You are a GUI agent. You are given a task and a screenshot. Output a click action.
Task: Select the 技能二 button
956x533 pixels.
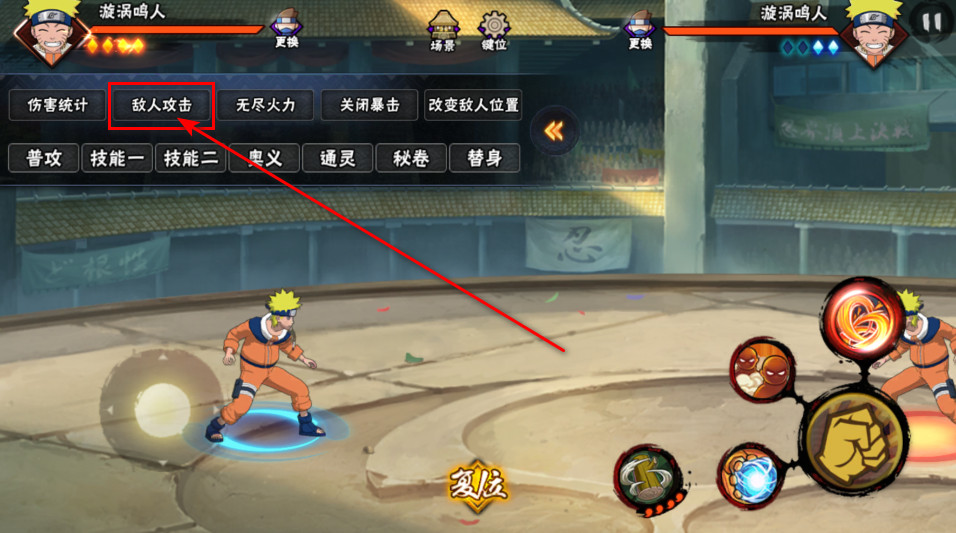191,158
